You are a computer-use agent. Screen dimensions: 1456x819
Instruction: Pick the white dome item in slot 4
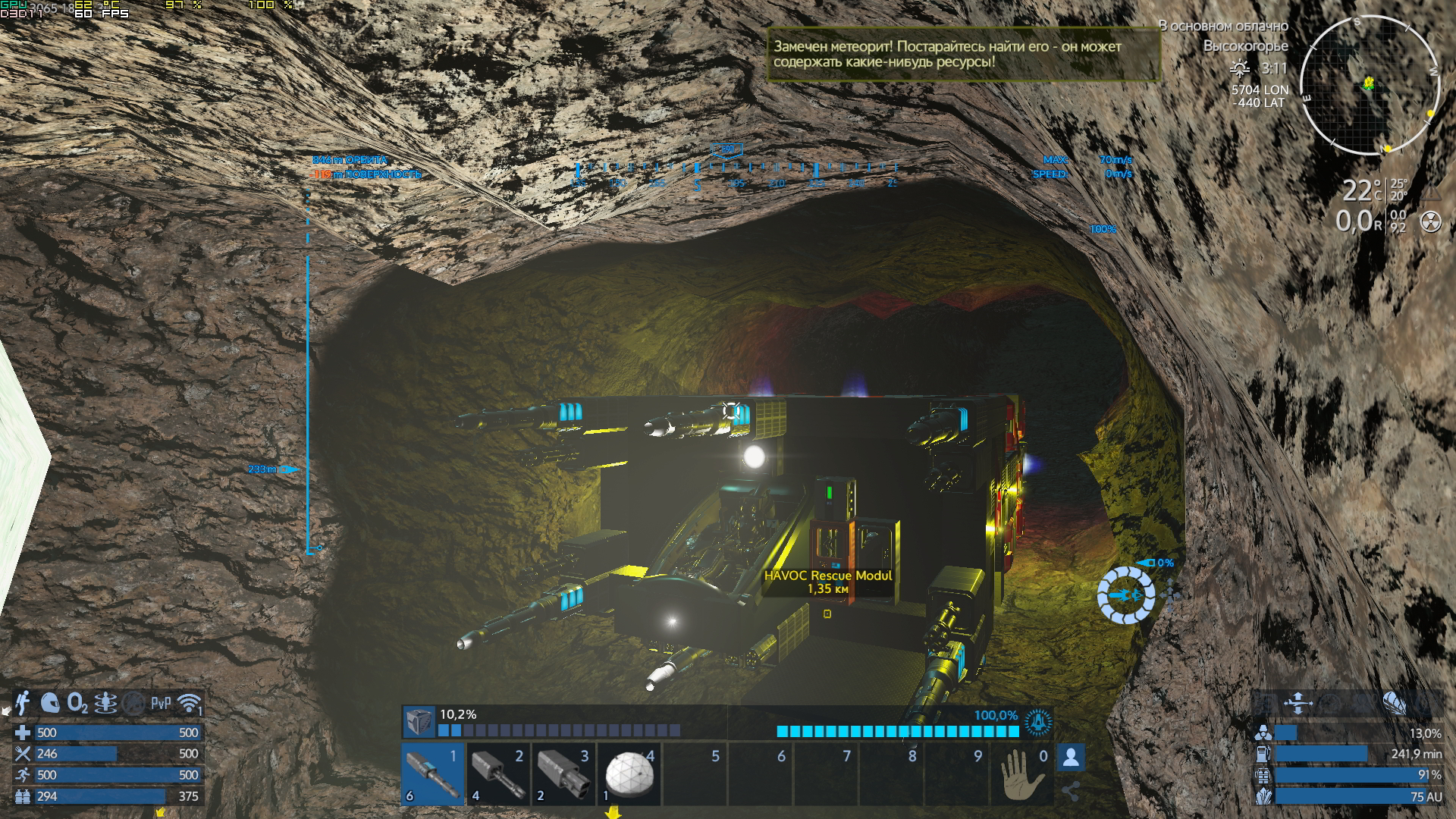click(629, 773)
